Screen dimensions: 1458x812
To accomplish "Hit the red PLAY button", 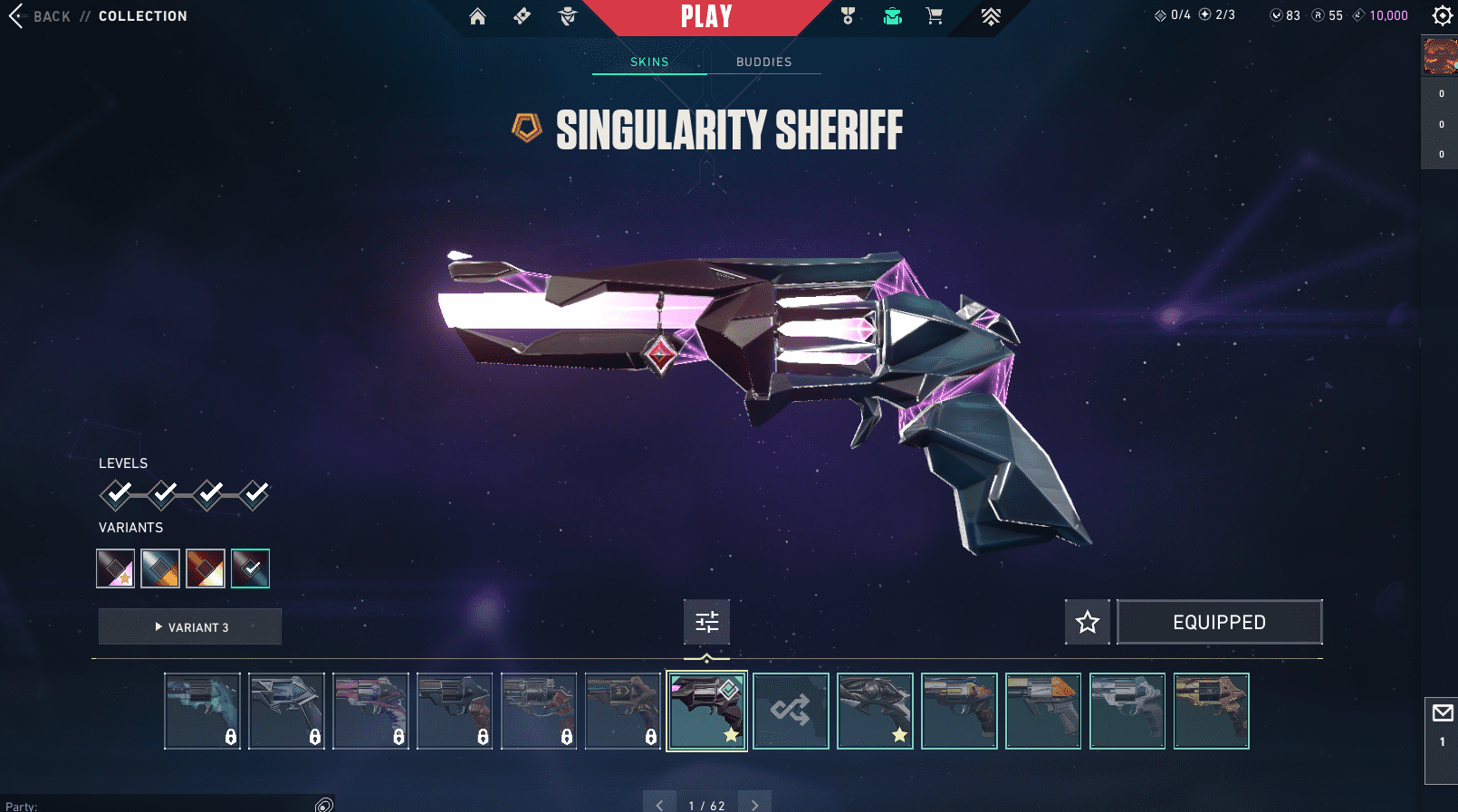I will tap(706, 16).
